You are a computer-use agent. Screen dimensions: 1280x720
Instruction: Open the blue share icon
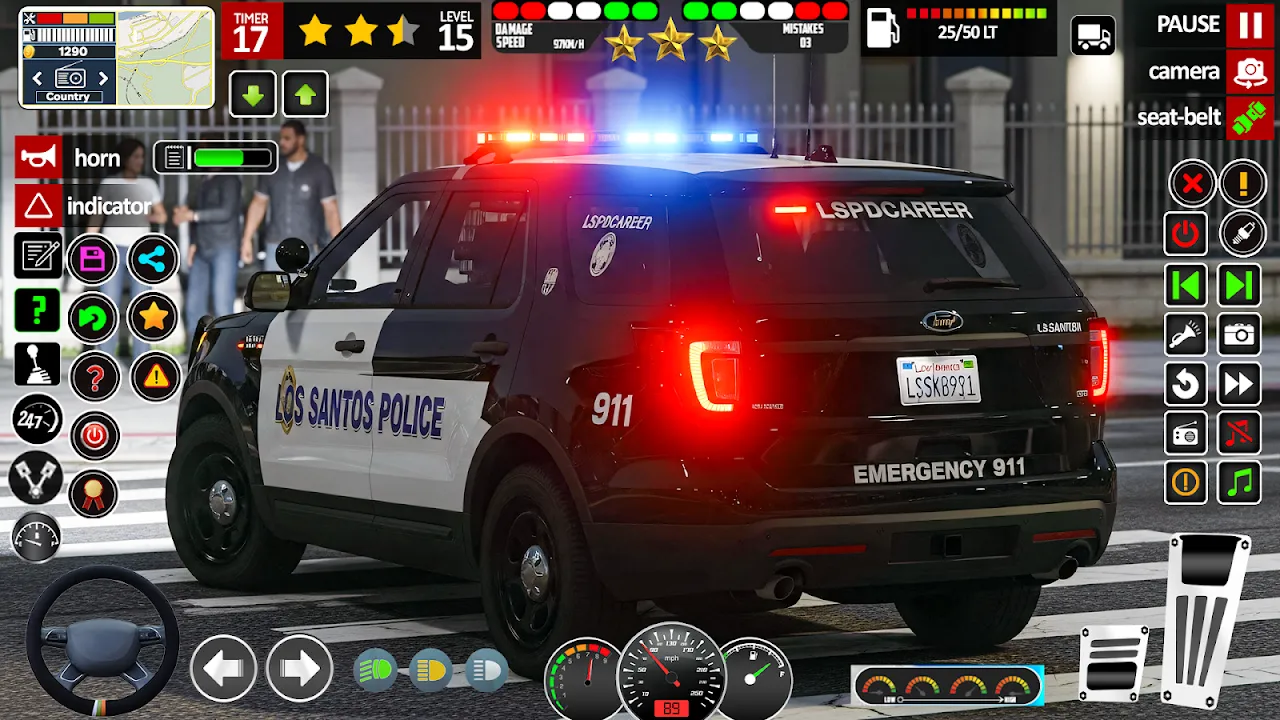pos(153,260)
